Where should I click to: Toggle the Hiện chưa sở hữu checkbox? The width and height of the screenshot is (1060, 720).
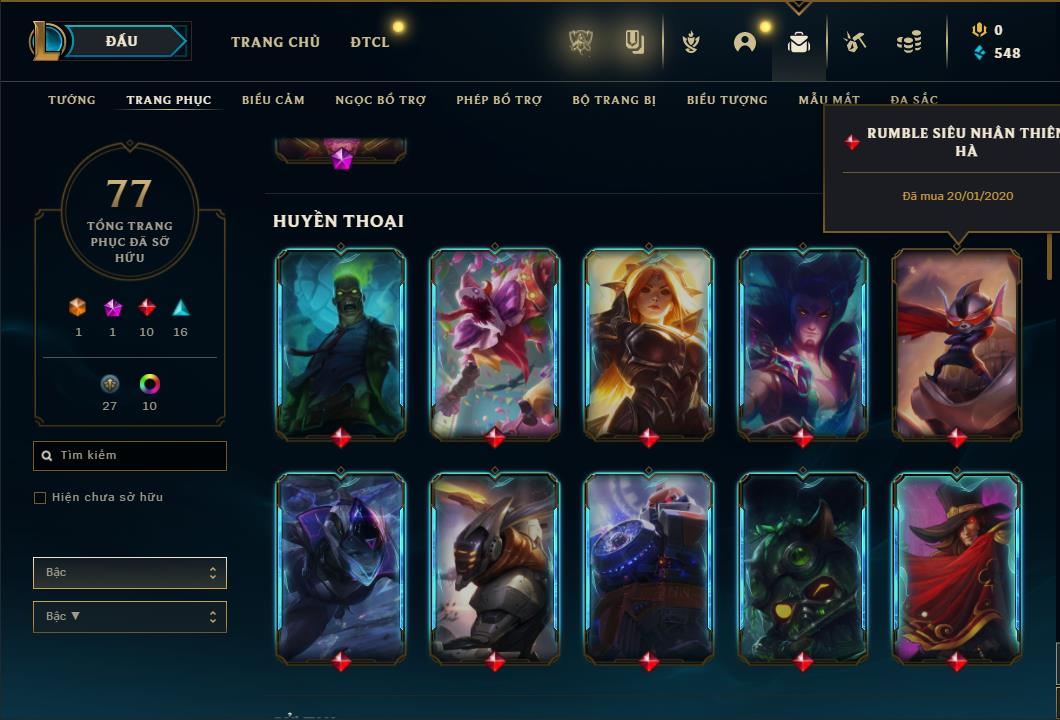(x=40, y=498)
